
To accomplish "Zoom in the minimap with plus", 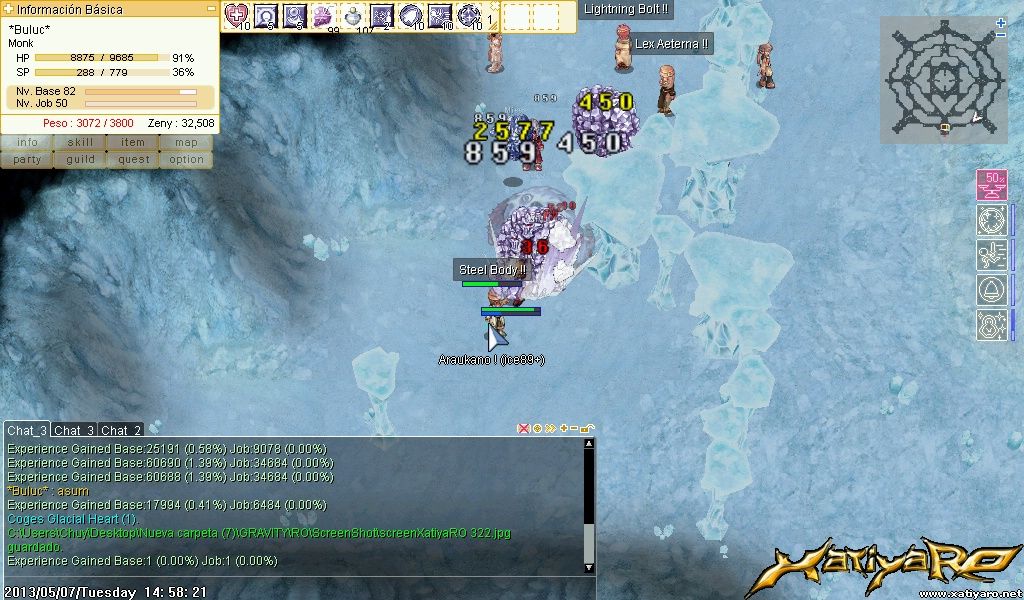I will tap(1001, 23).
